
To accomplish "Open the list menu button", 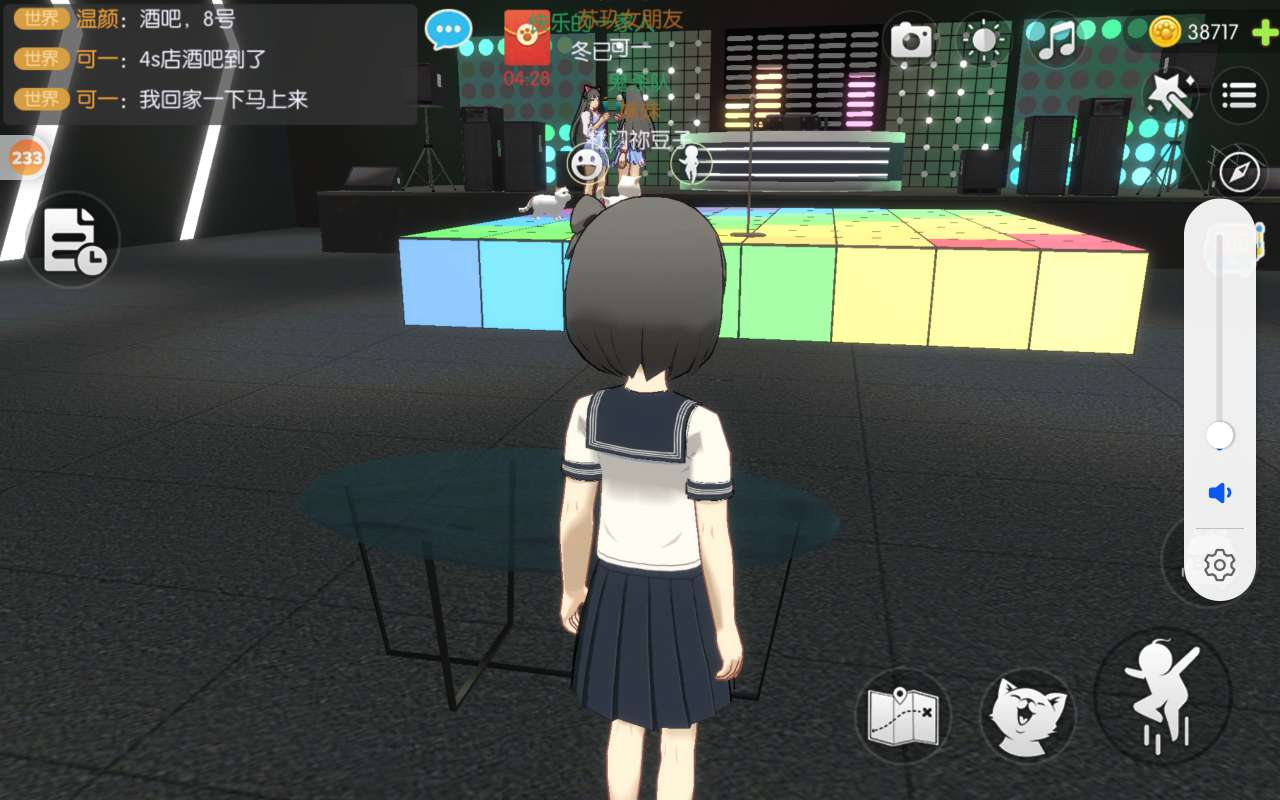I will tap(1239, 96).
